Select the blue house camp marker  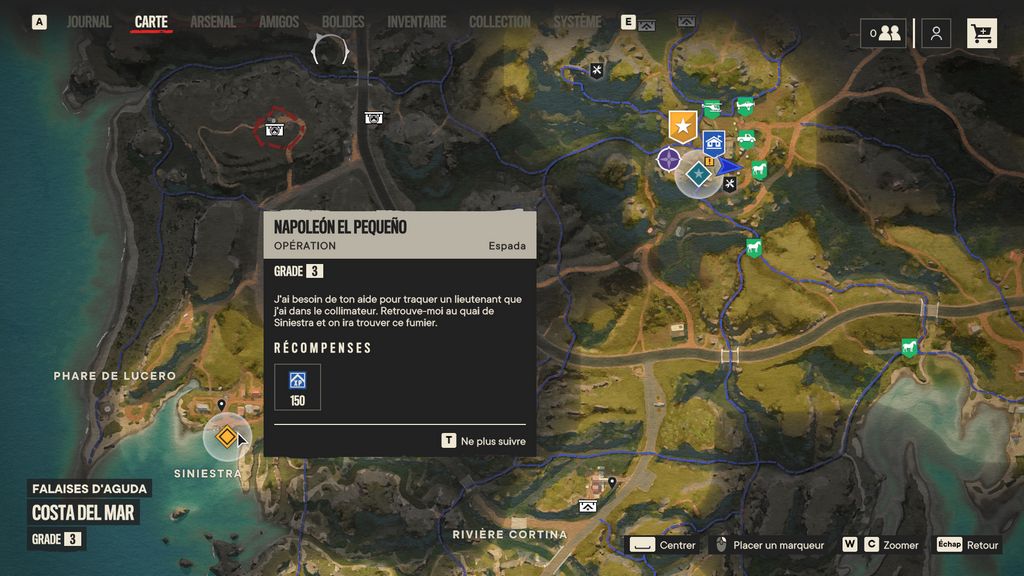click(713, 142)
